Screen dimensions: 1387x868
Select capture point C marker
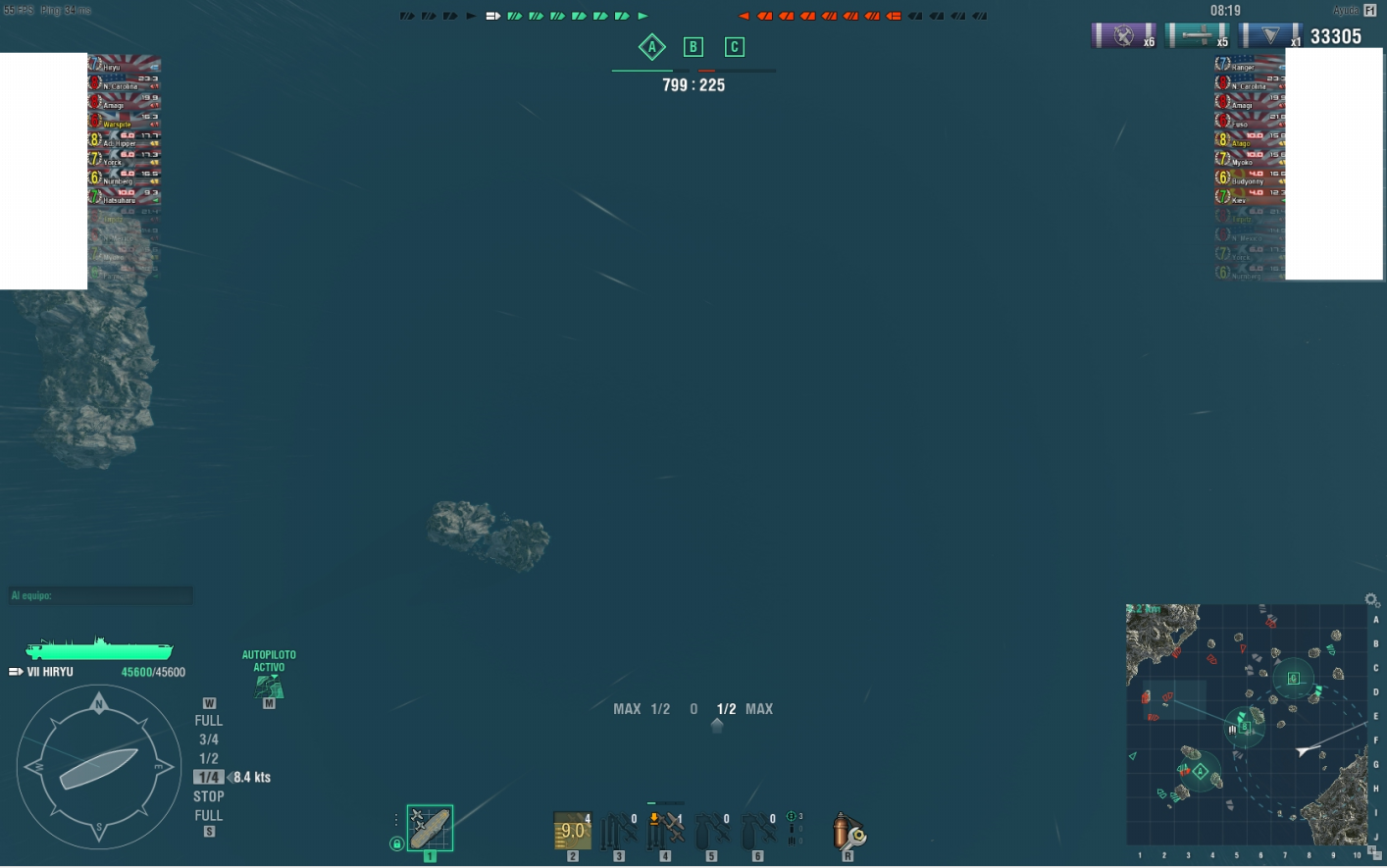pyautogui.click(x=734, y=46)
